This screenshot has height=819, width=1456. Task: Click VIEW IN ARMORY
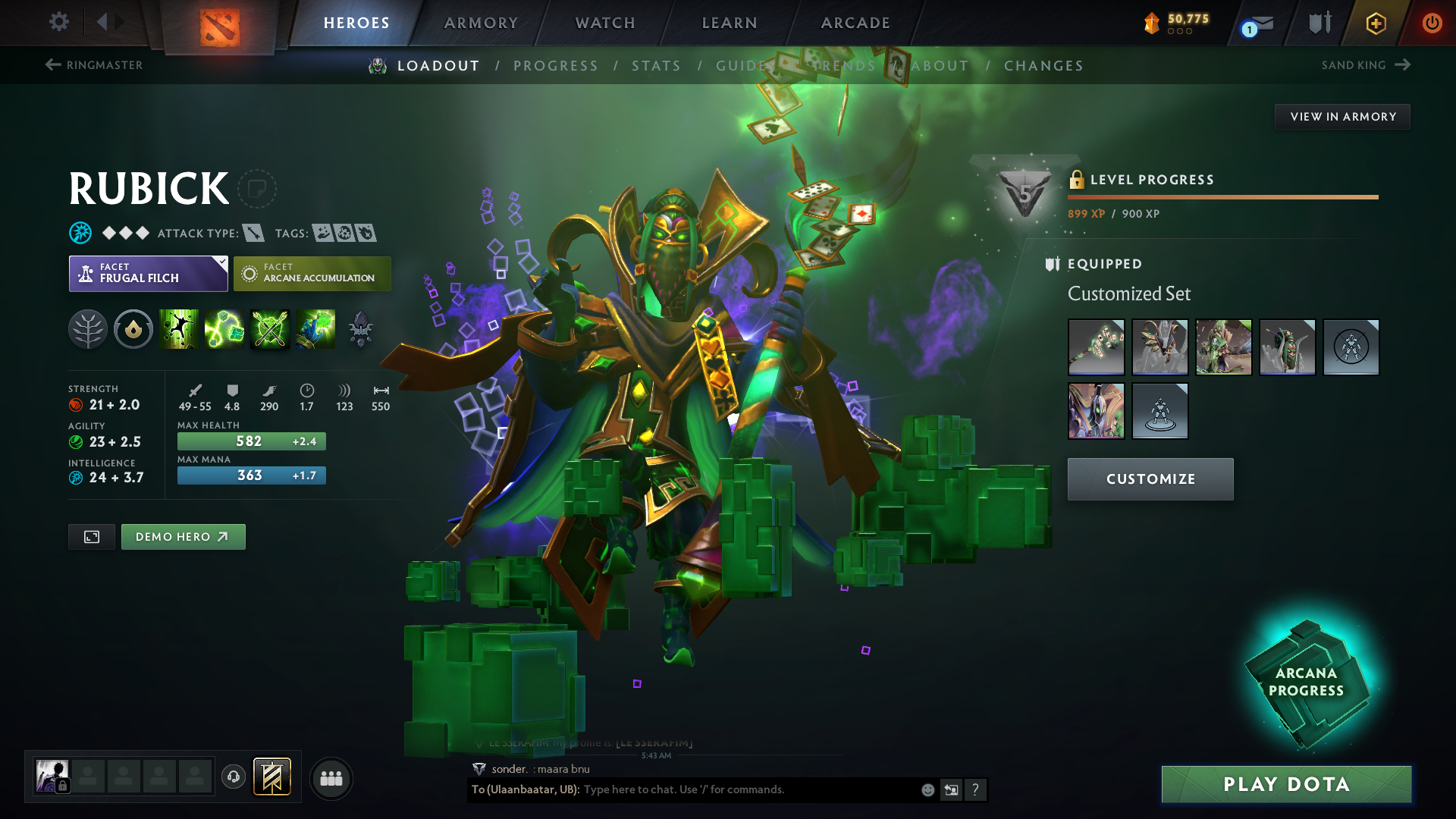(1342, 116)
